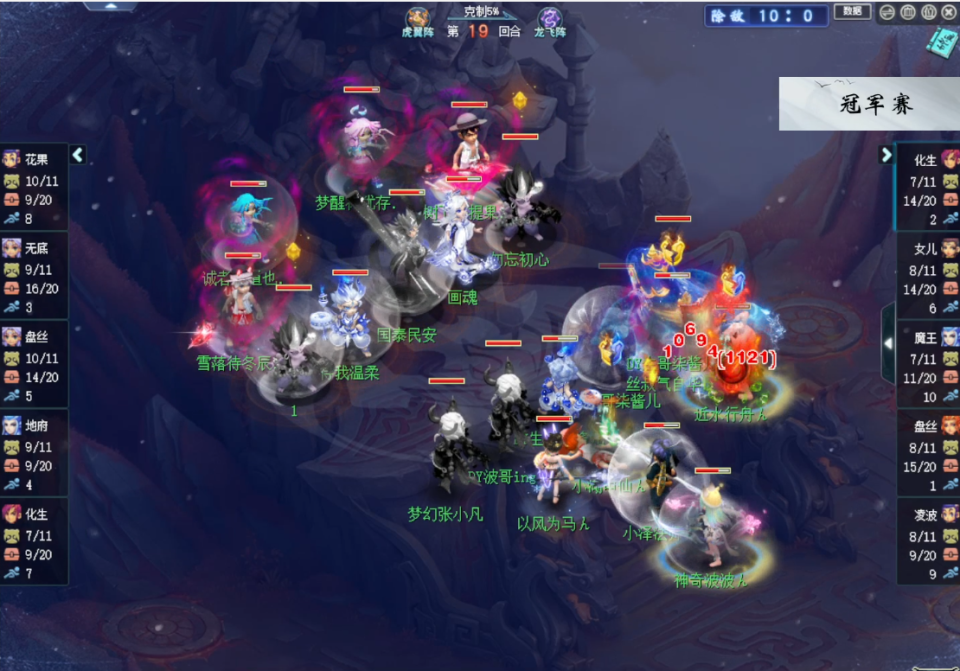
Task: Click the swap arrows button in top bar
Action: coord(888,12)
